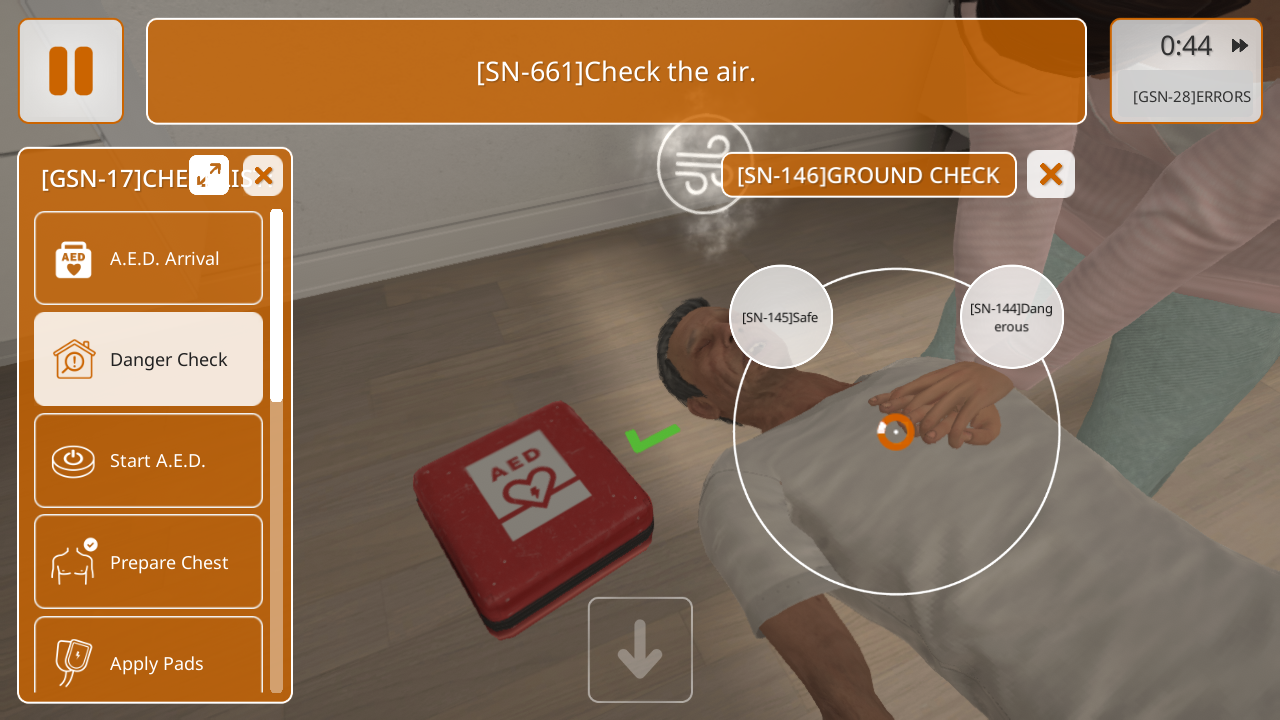Viewport: 1280px width, 720px height.
Task: Open the Errors panel
Action: 1191,97
